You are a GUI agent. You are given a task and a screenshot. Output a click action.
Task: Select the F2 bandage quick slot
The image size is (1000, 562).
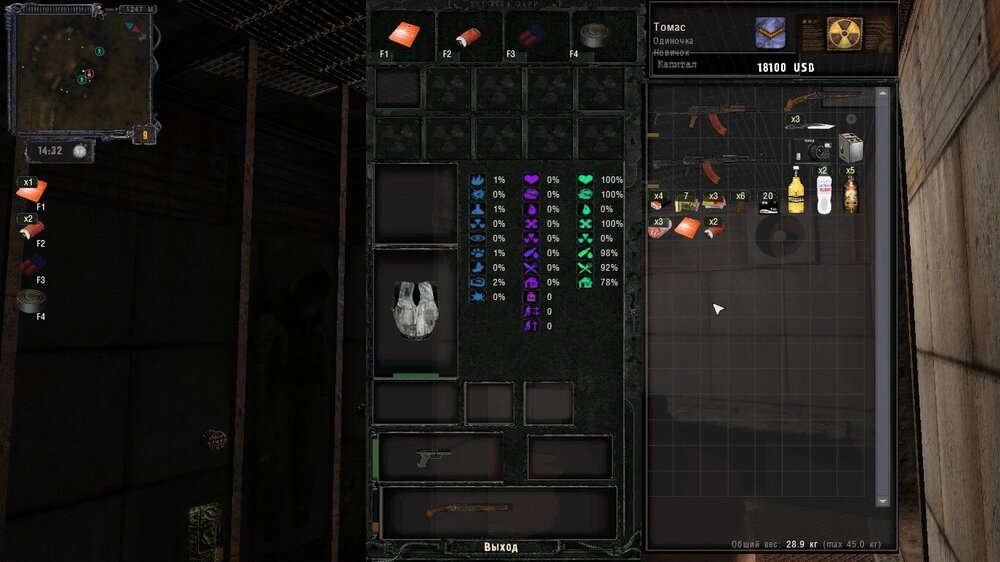click(x=468, y=36)
